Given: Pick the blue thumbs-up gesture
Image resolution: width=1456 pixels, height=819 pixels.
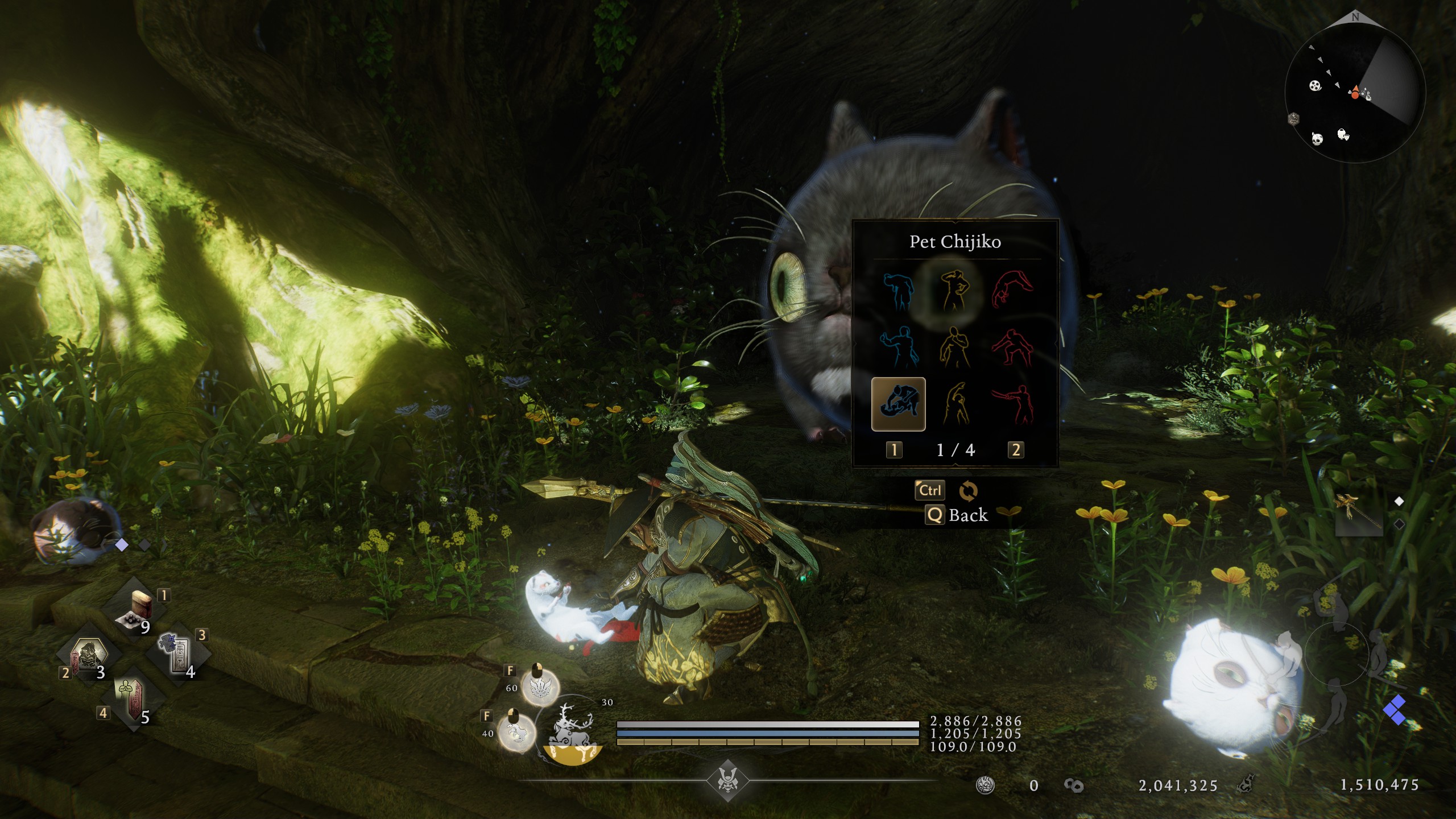Looking at the screenshot, I should tap(898, 347).
